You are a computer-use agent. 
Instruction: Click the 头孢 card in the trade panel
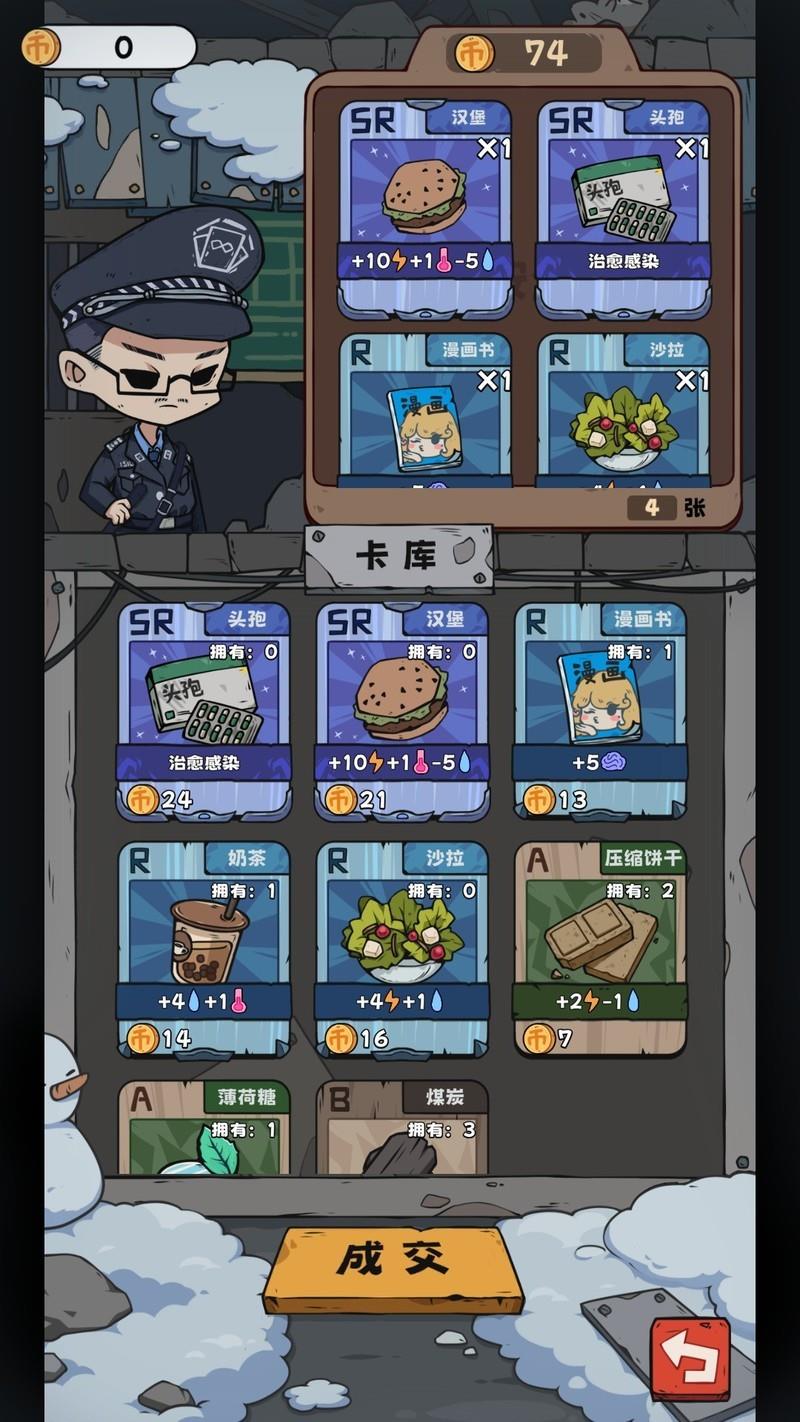click(x=623, y=207)
